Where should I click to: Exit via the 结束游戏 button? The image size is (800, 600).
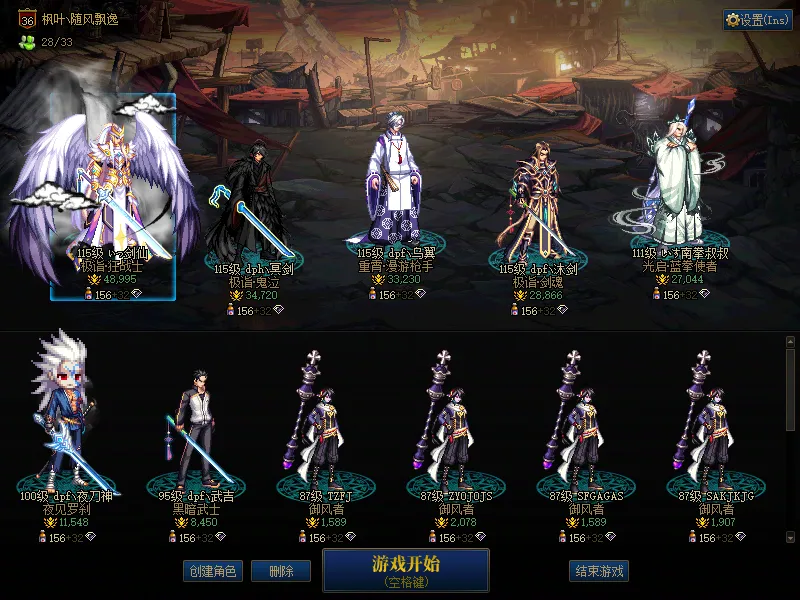point(599,571)
